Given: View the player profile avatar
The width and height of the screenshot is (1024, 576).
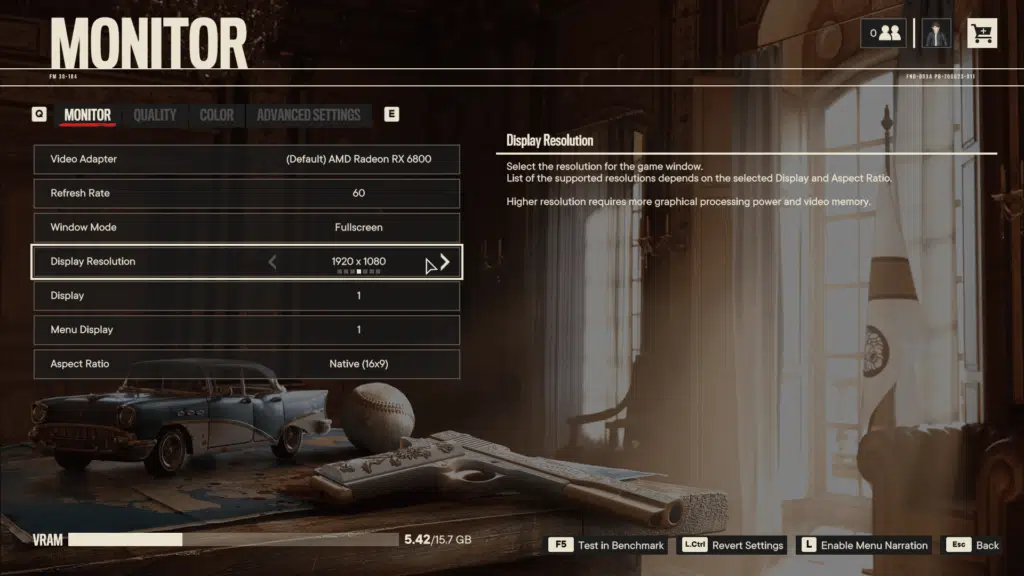Looking at the screenshot, I should (936, 33).
